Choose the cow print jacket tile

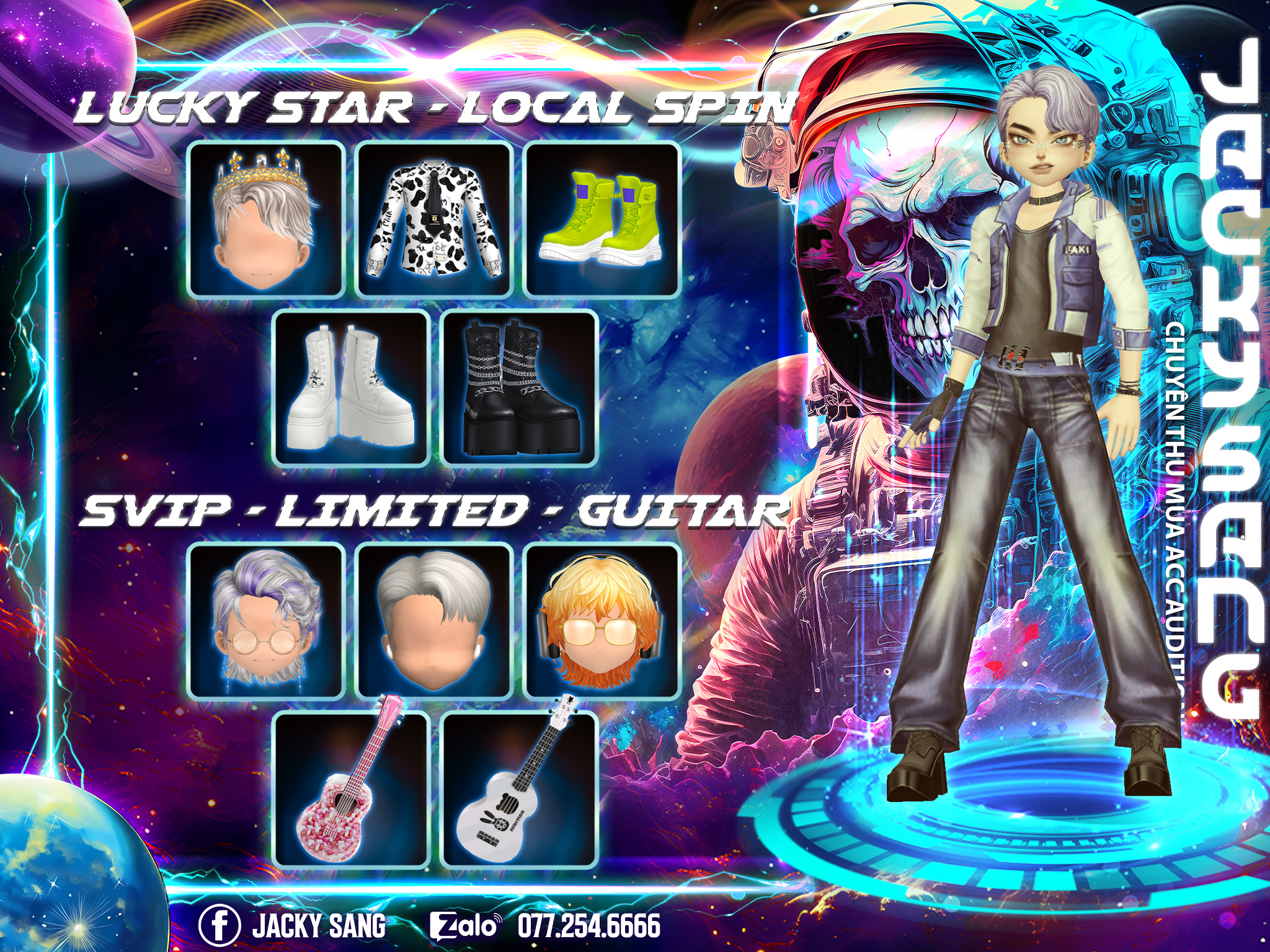(434, 219)
